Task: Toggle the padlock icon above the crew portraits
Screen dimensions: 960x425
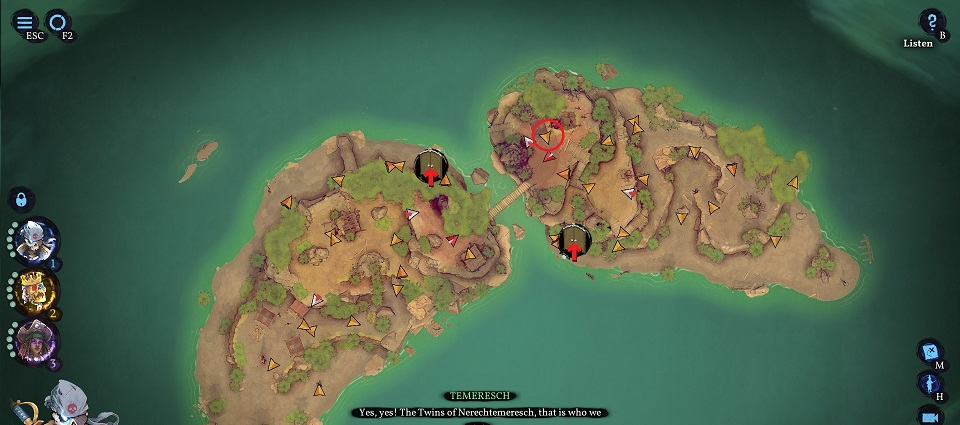Action: tap(22, 199)
